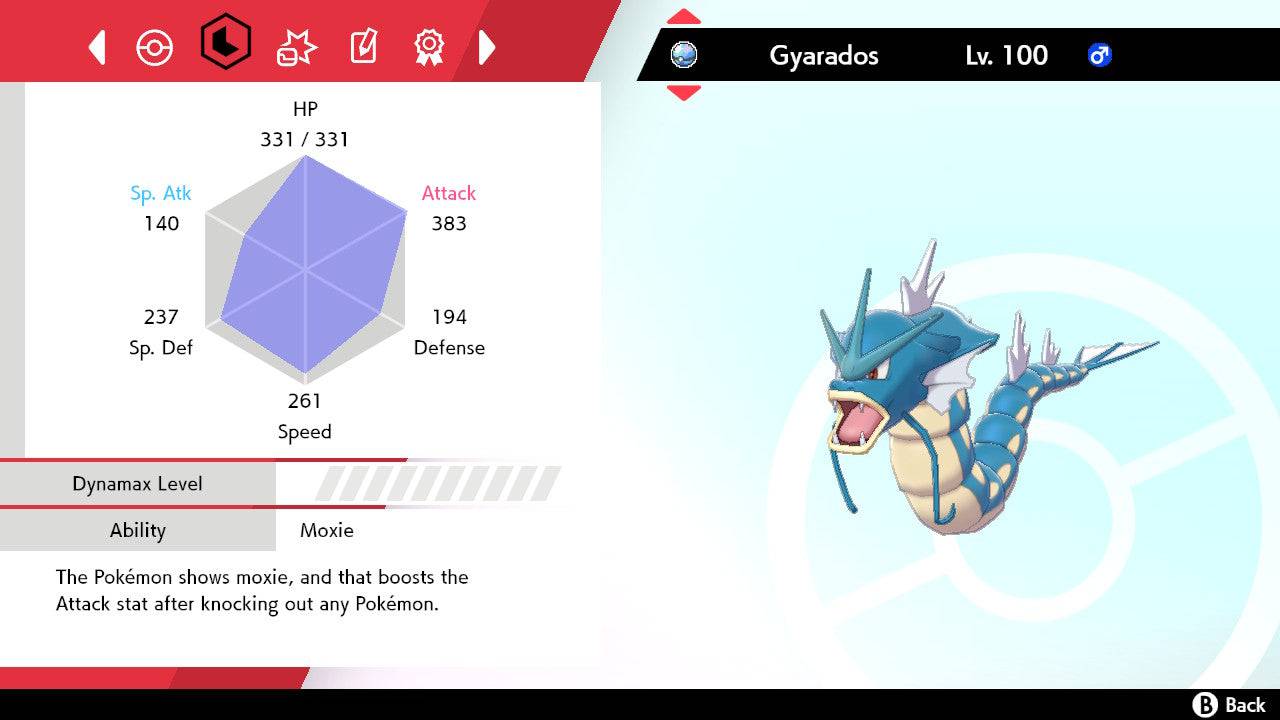Click the right navigation arrow
1280x720 pixels.
(488, 46)
